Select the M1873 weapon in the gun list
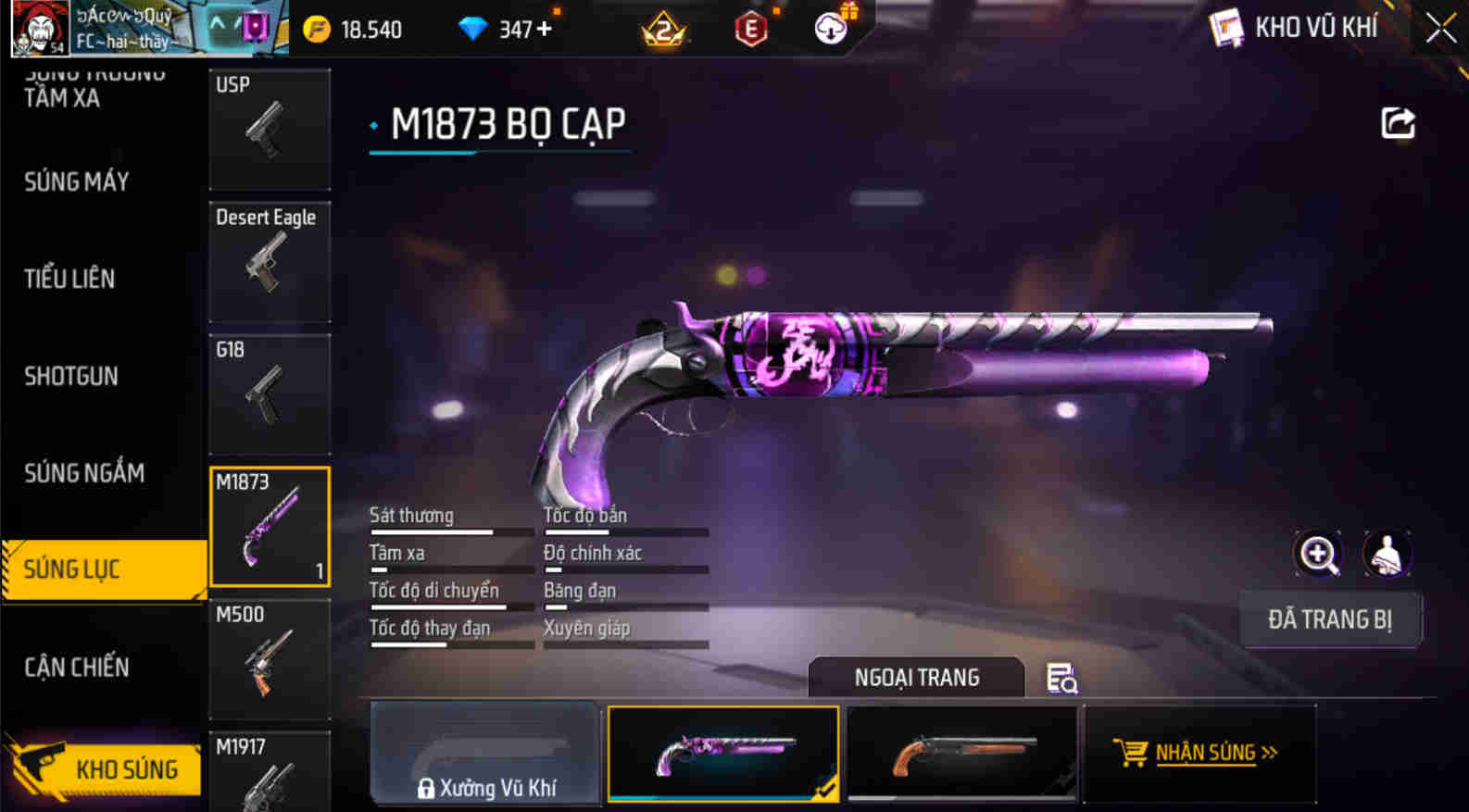Viewport: 1469px width, 812px height. point(270,526)
